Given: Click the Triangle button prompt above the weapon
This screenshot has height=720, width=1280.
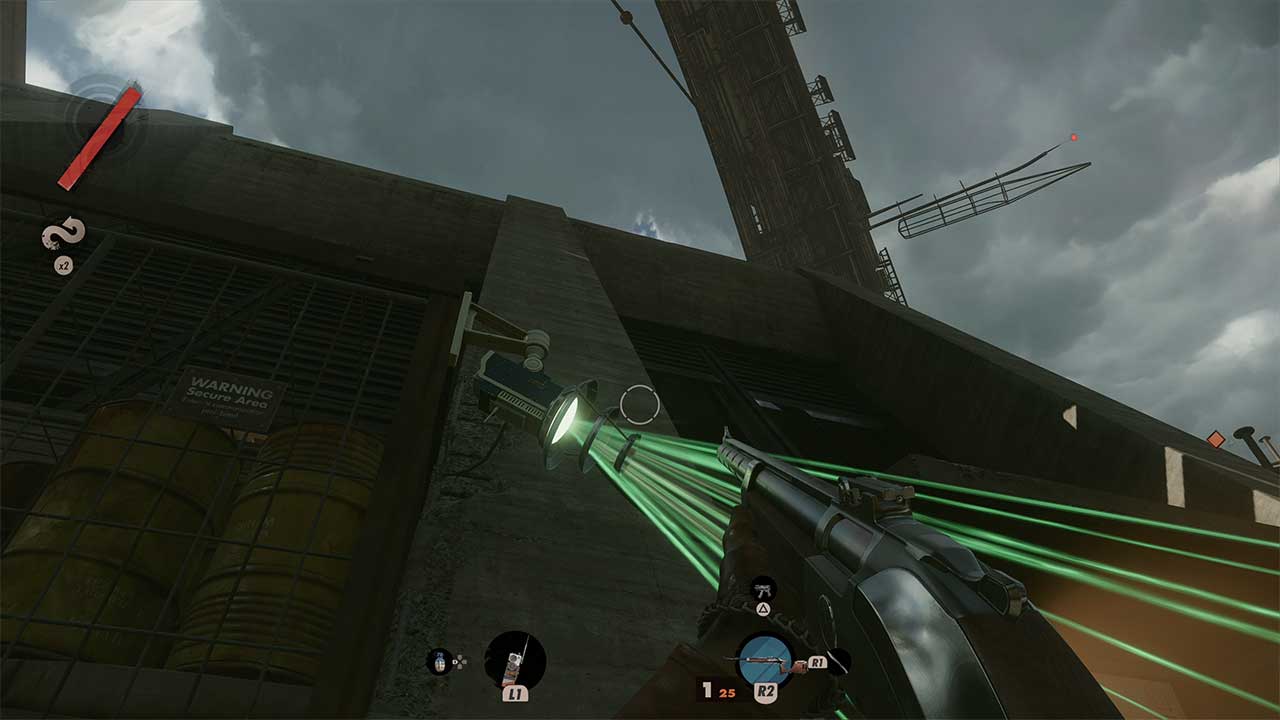Looking at the screenshot, I should coord(764,608).
